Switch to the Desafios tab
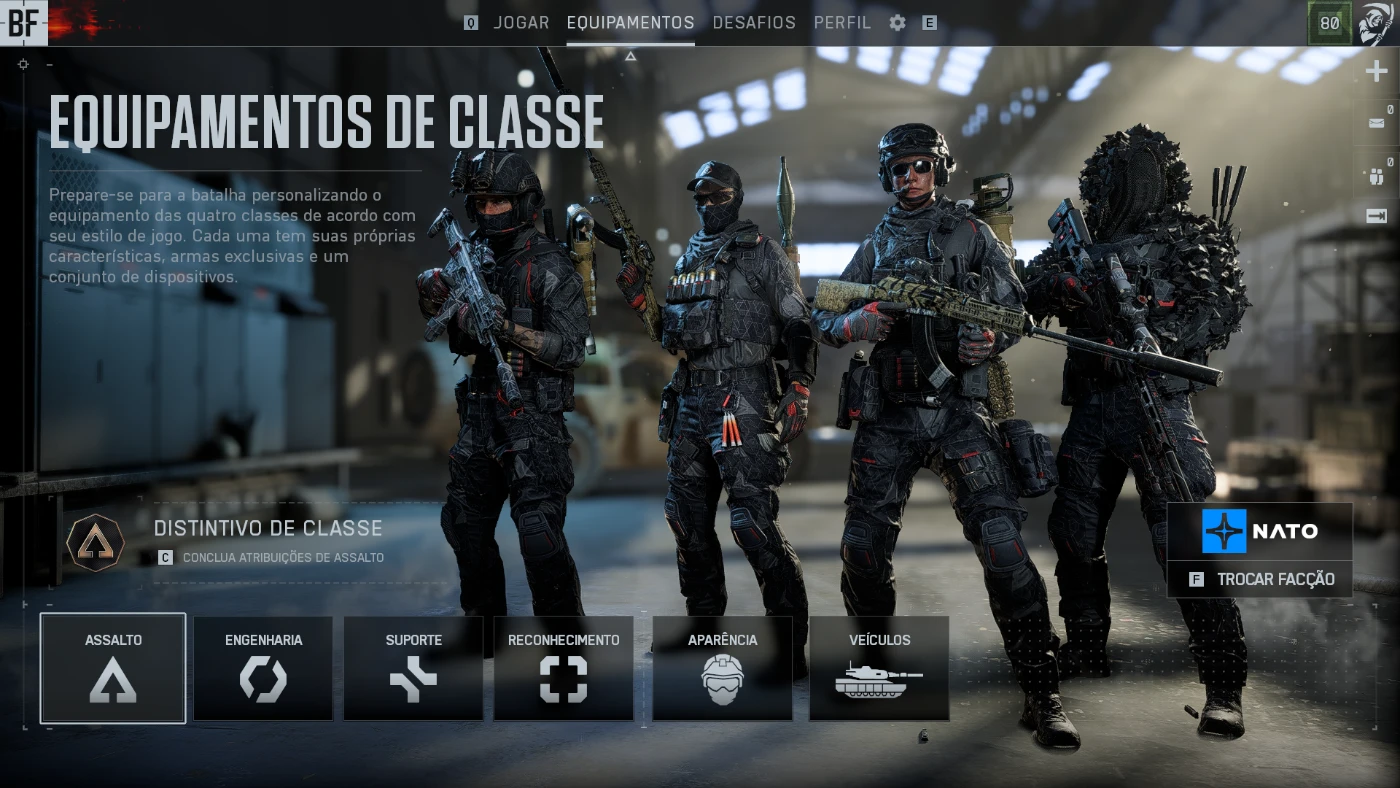Image resolution: width=1400 pixels, height=788 pixels. click(754, 22)
